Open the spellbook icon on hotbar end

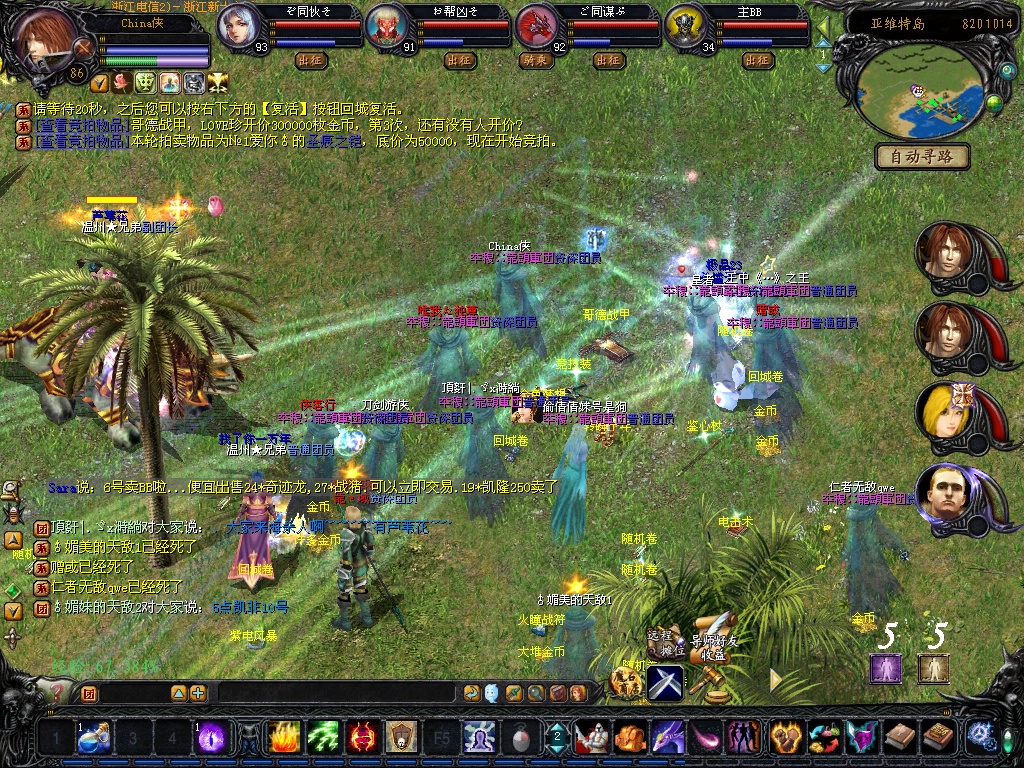tap(938, 737)
